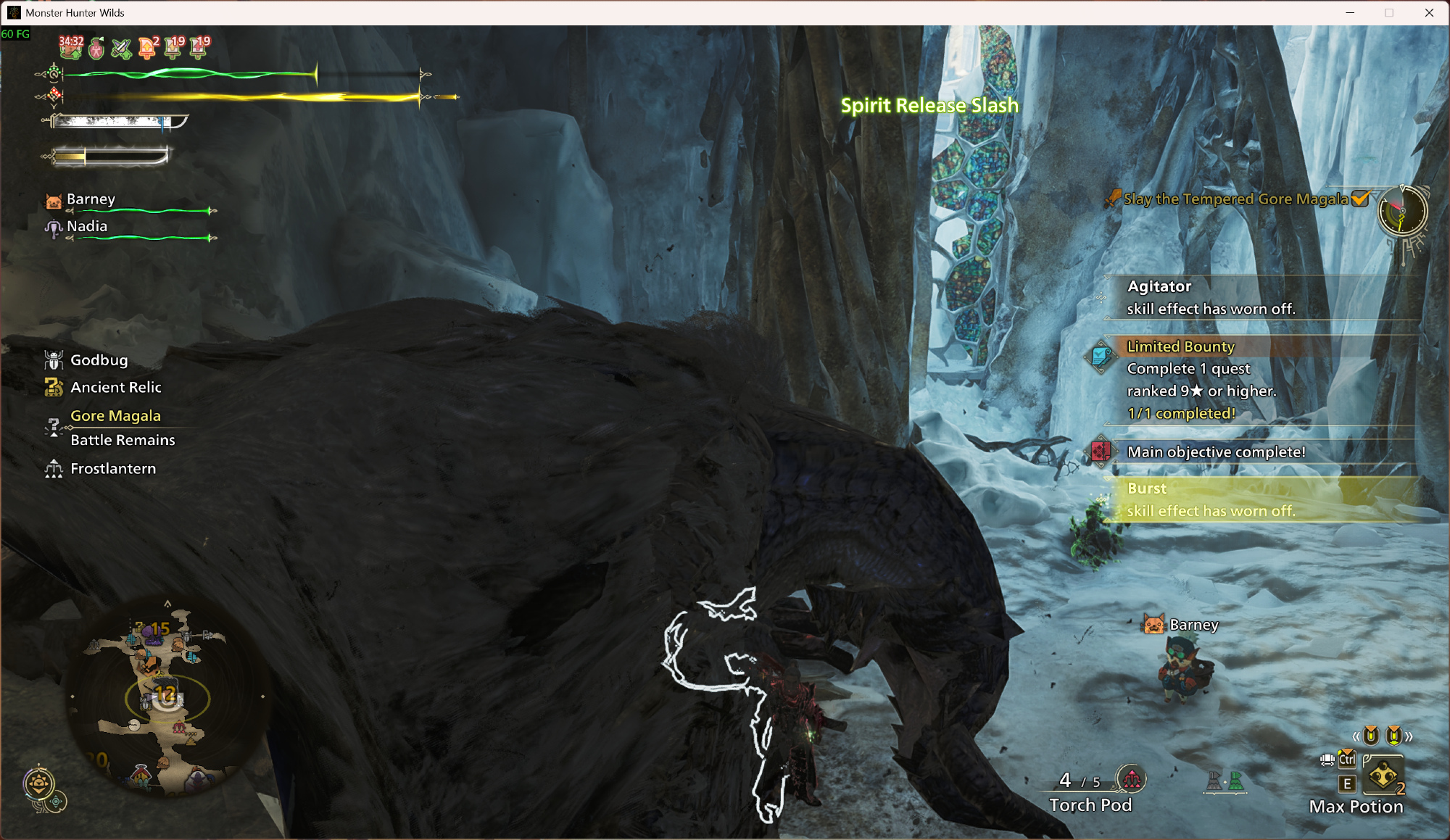Click the green tent camp icon

pos(1235,781)
